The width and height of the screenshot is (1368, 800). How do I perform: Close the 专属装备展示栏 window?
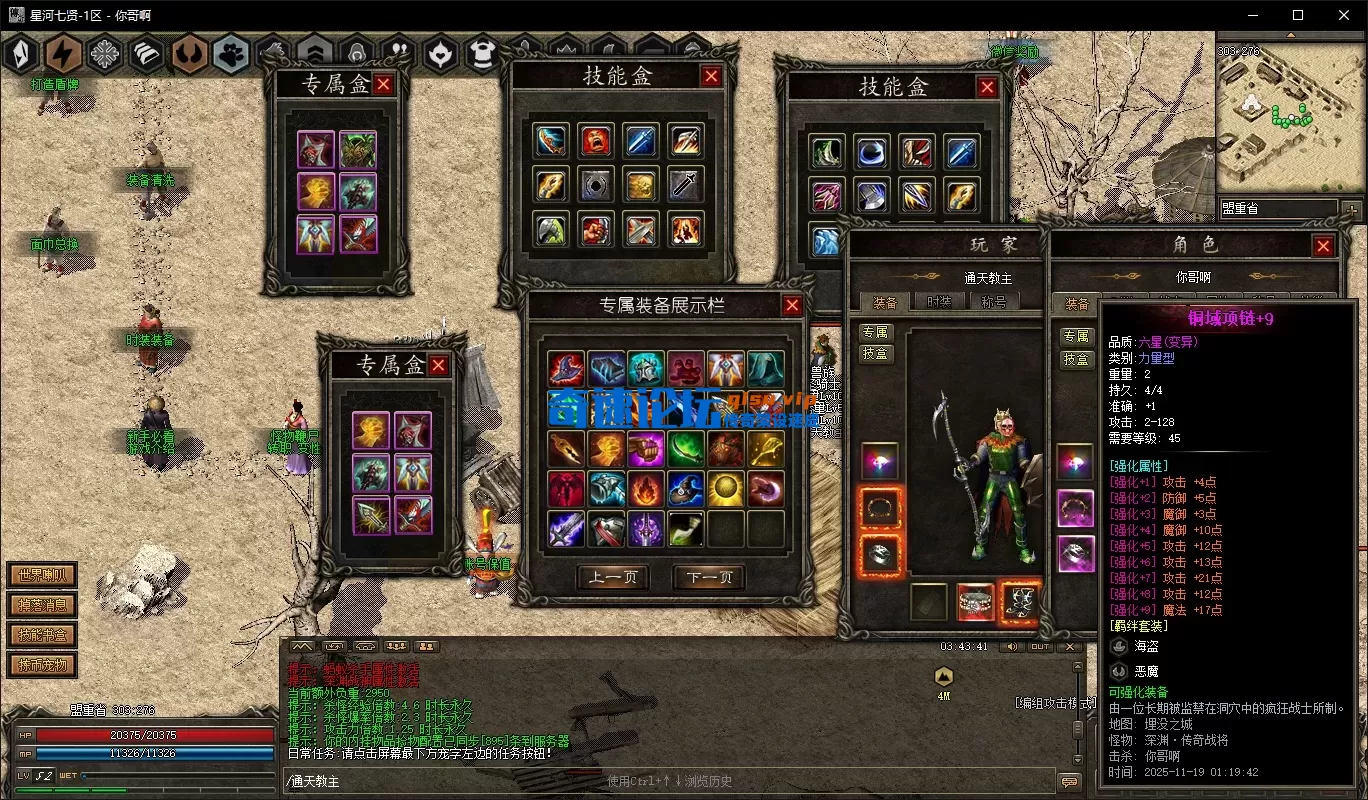click(x=792, y=306)
